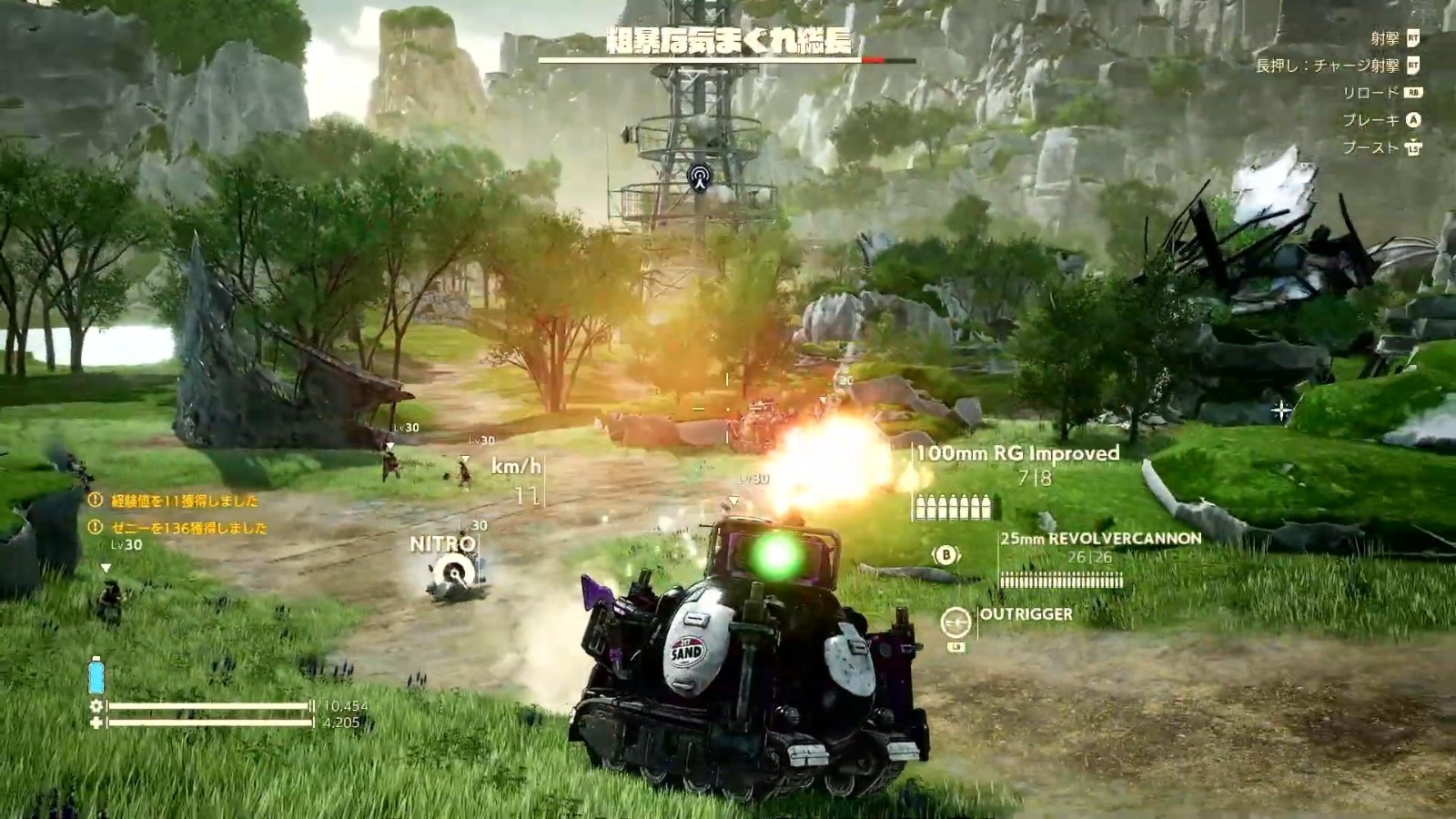Select the blue water bottle icon
This screenshot has width=1456, height=819.
click(96, 677)
